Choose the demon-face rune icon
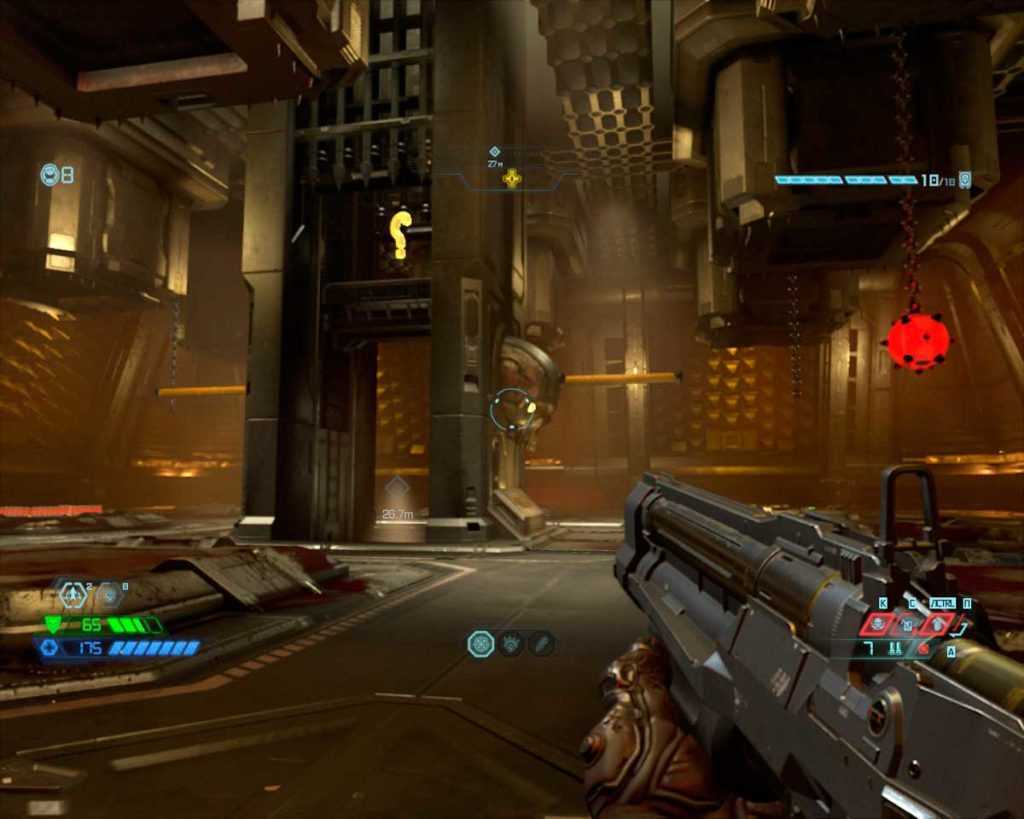1024x819 pixels. tap(512, 644)
